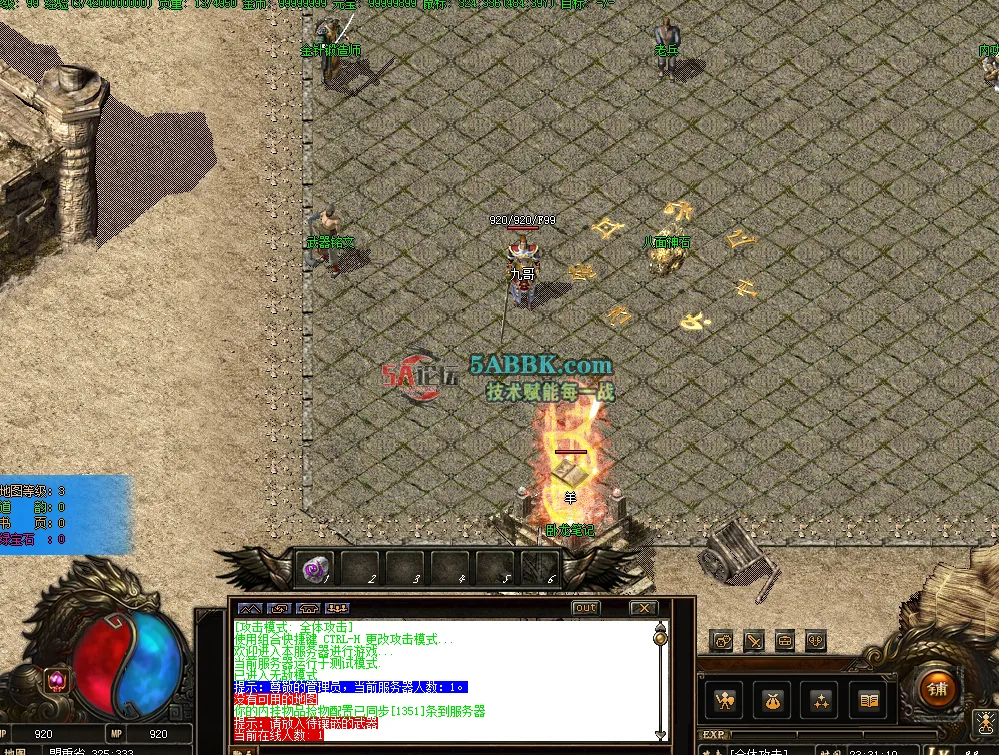Screen dimensions: 999x755
Task: Click the telephone chat channel button
Action: (309, 608)
